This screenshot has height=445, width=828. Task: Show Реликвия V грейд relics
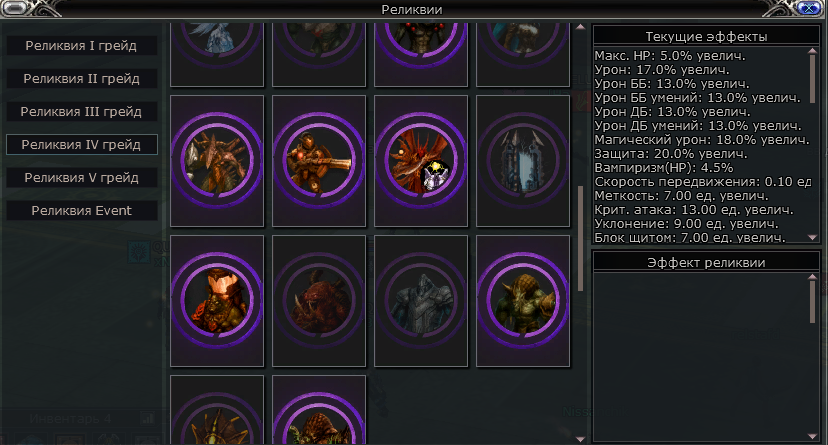[x=82, y=178]
